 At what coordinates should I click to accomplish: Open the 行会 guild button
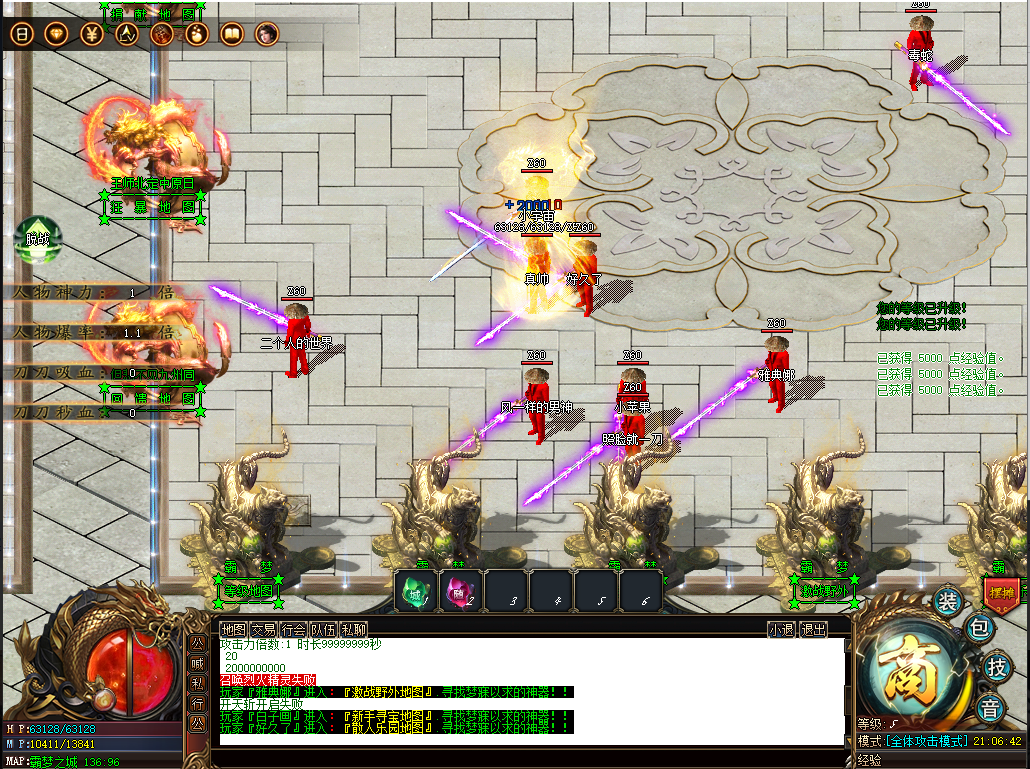293,630
